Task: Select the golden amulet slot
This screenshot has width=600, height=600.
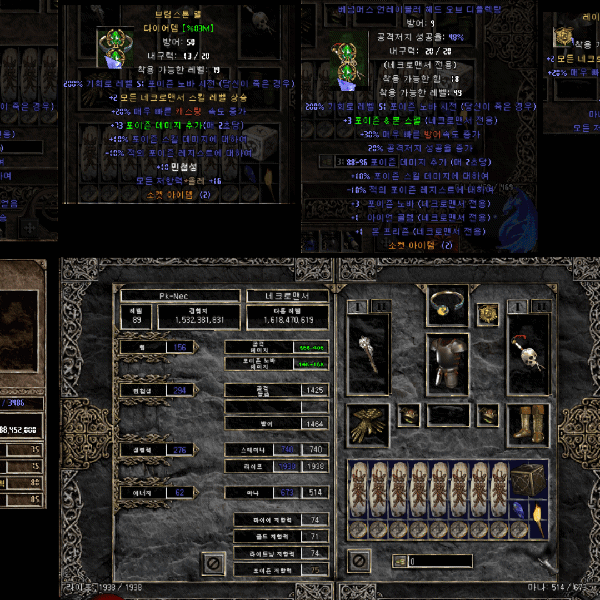Action: point(487,314)
